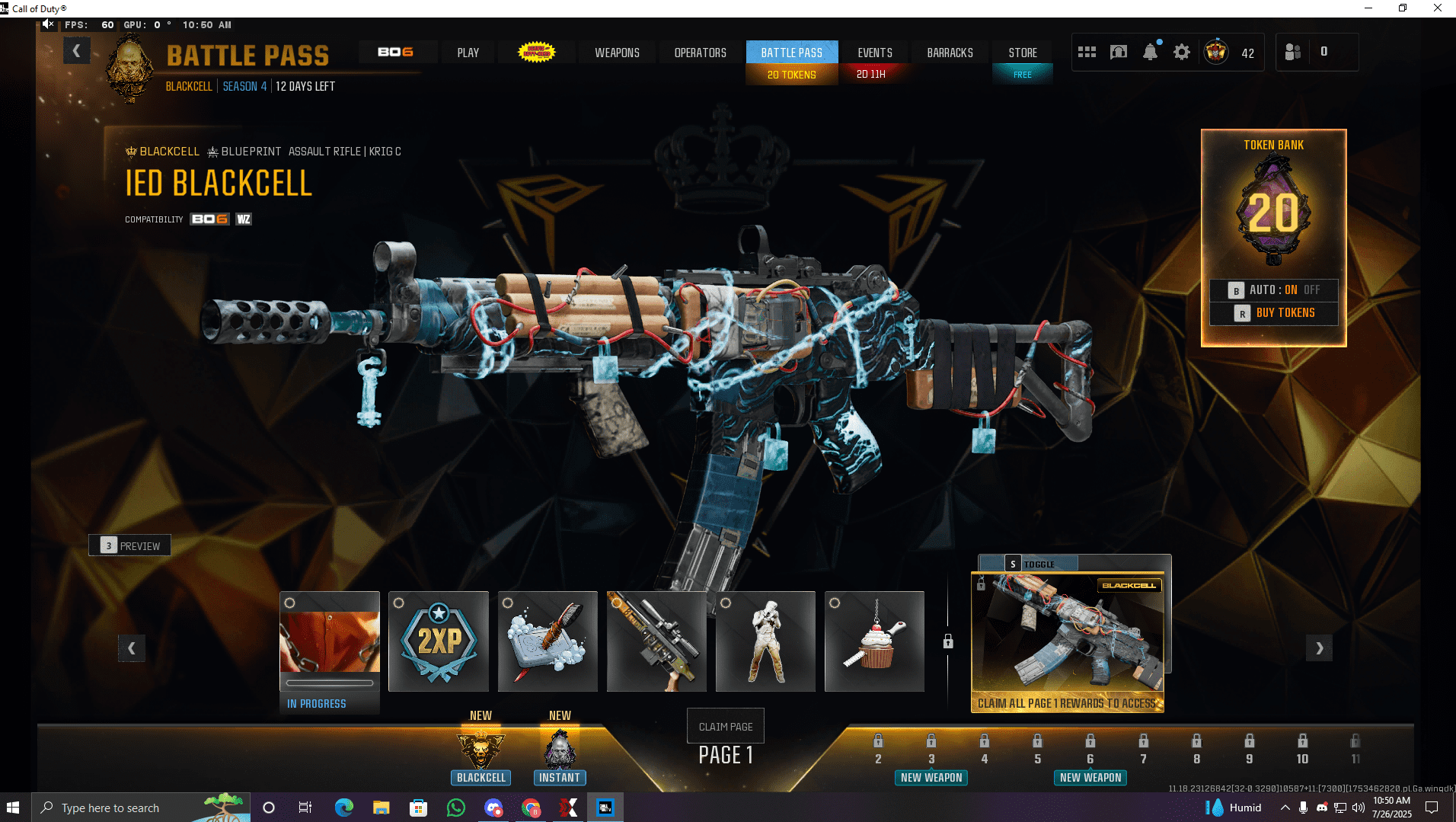Open the Play tab

pyautogui.click(x=468, y=53)
